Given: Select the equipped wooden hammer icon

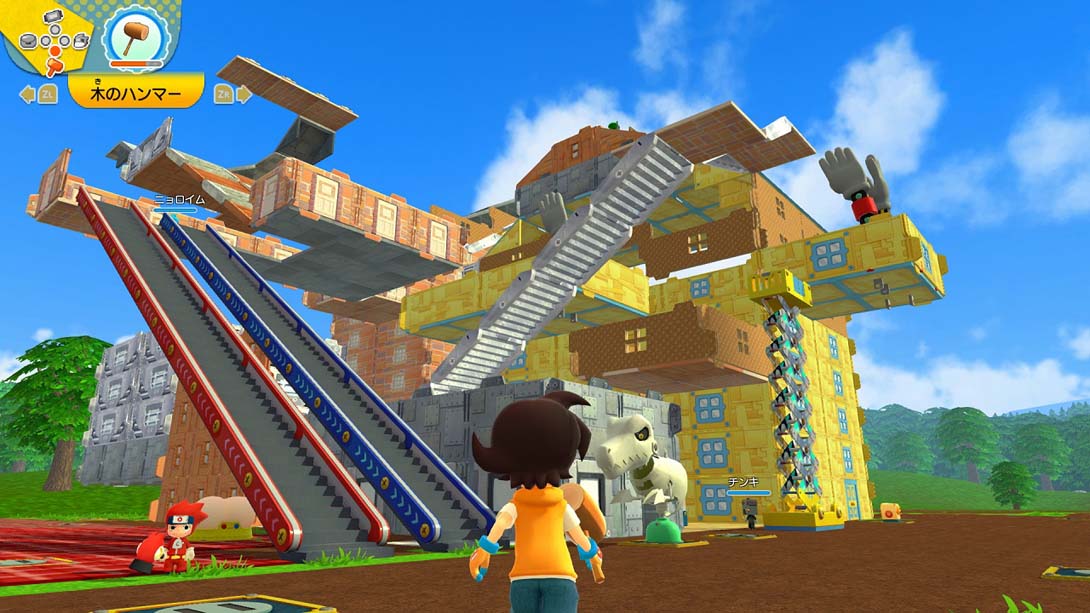Looking at the screenshot, I should click(x=136, y=39).
